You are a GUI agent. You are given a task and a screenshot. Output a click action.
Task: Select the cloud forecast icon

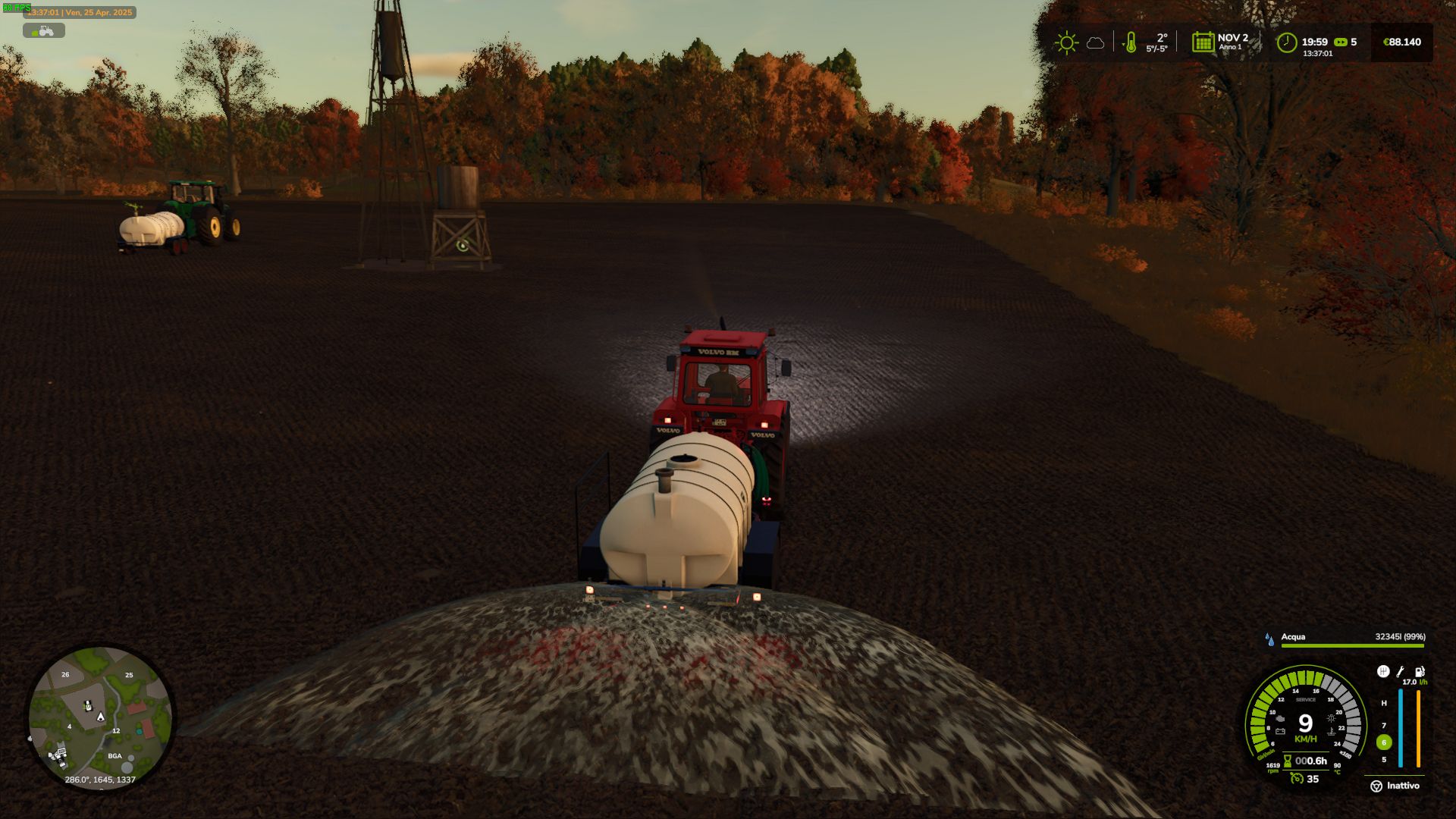pos(1095,43)
